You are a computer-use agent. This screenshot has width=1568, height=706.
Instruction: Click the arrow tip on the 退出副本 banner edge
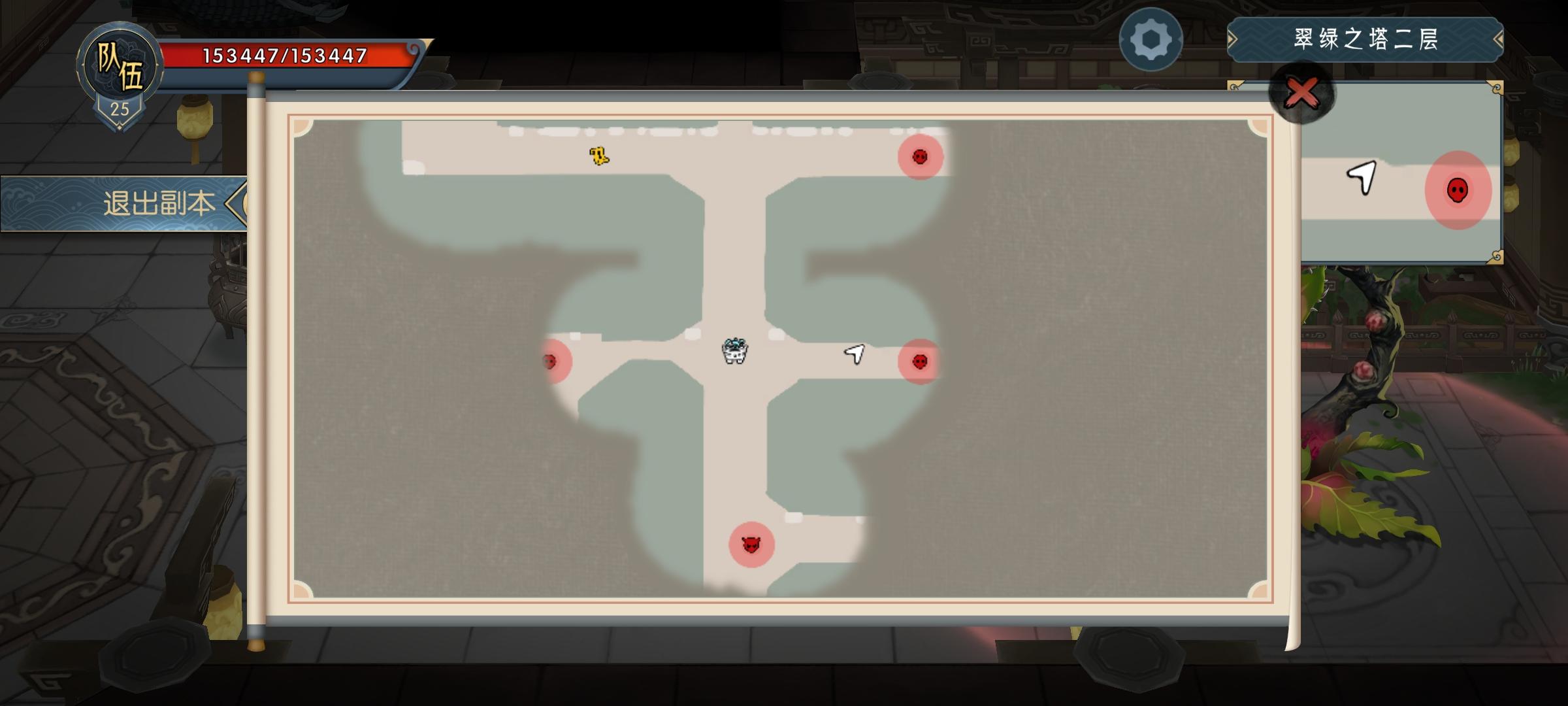[x=239, y=202]
